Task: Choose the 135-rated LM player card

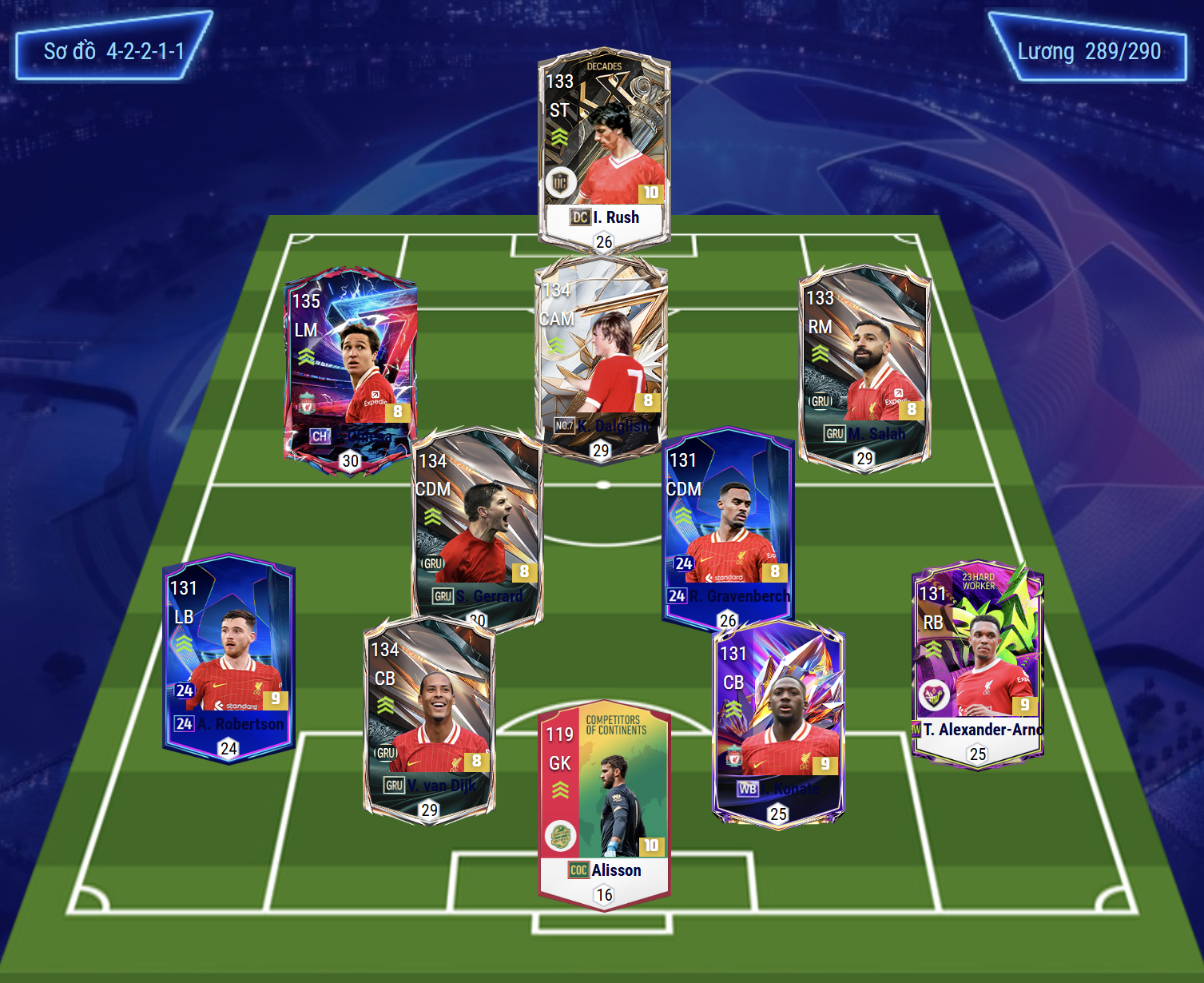Action: (350, 368)
